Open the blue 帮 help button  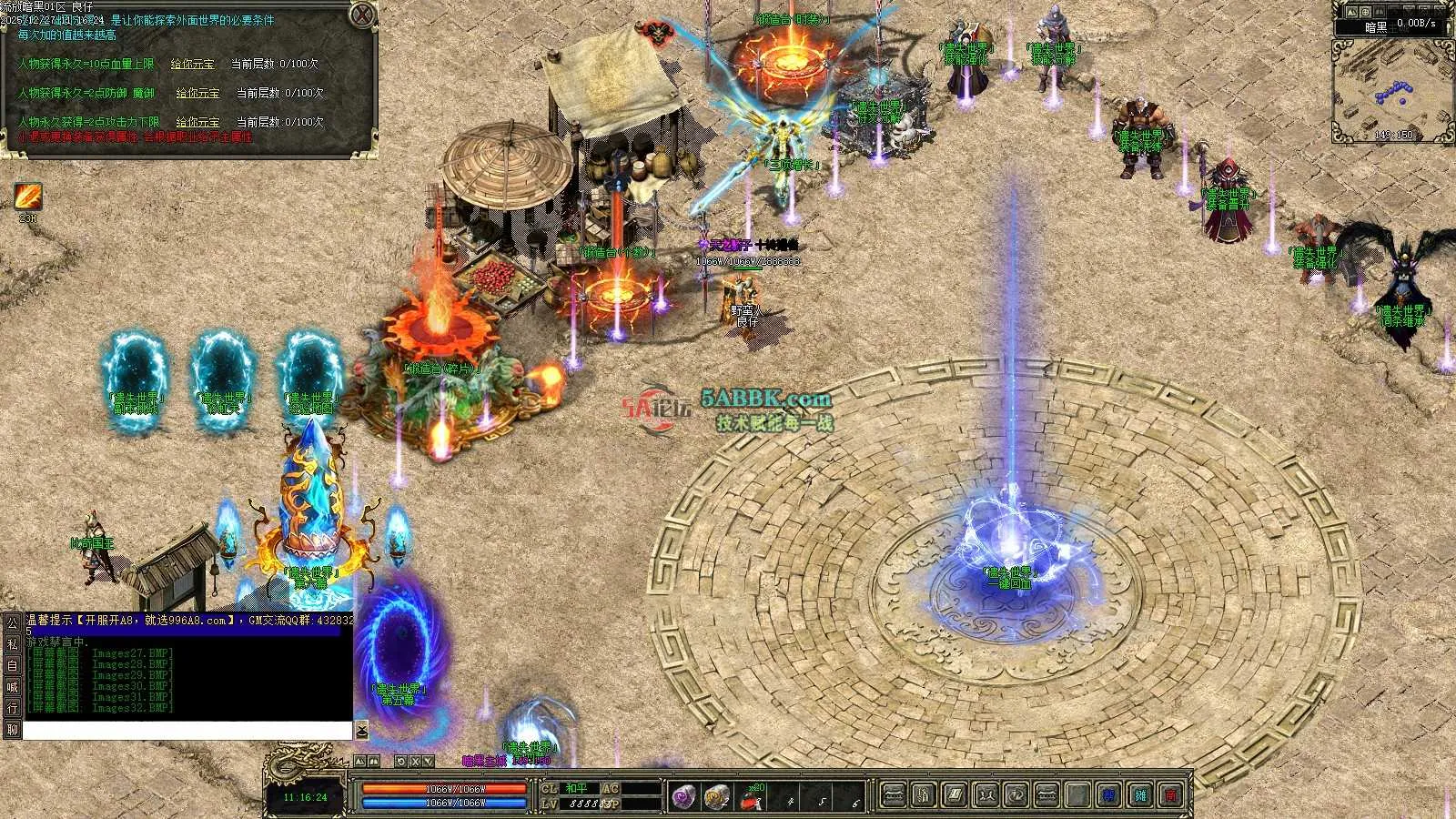coord(1109,796)
